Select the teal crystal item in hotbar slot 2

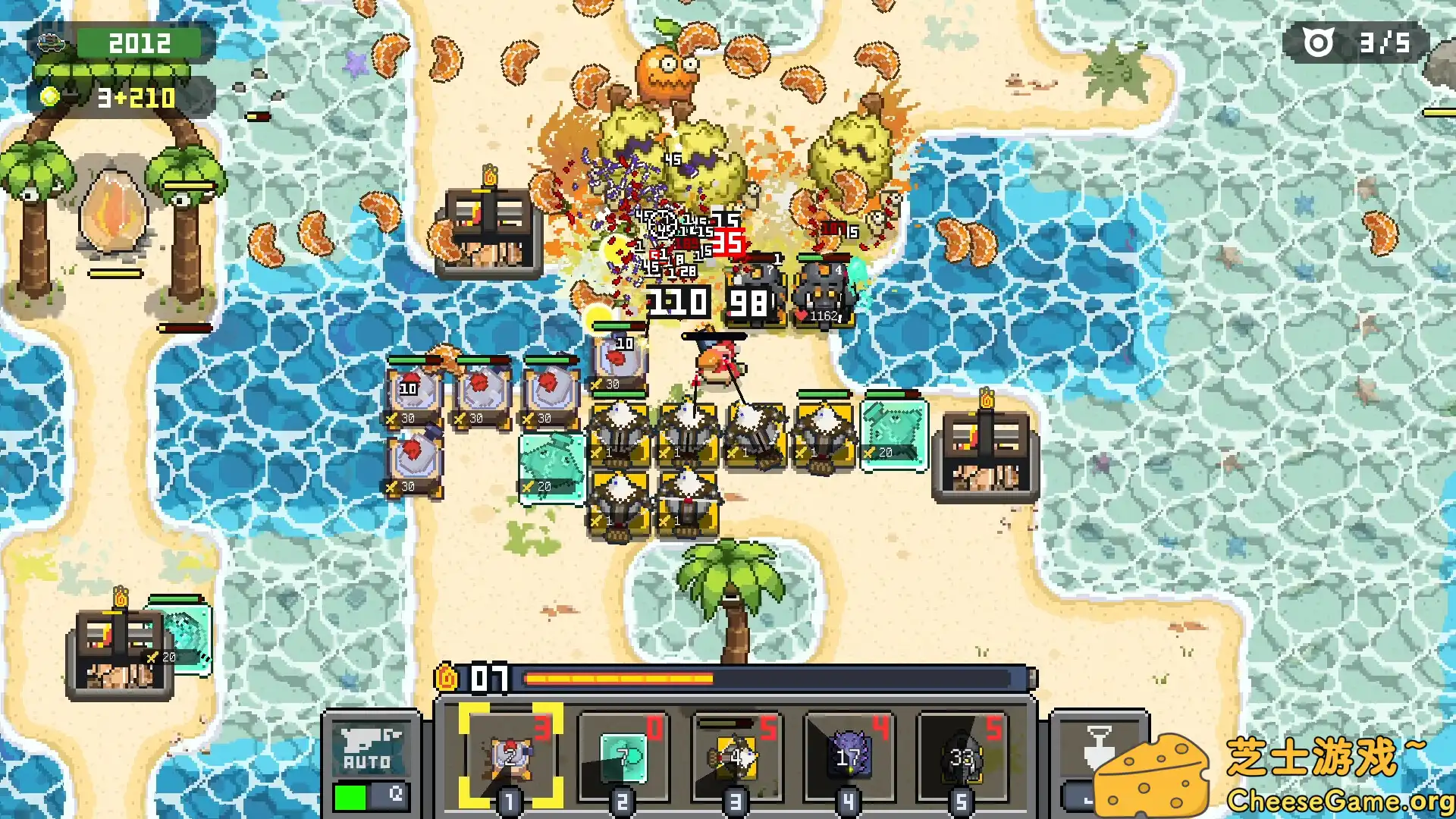[x=622, y=756]
